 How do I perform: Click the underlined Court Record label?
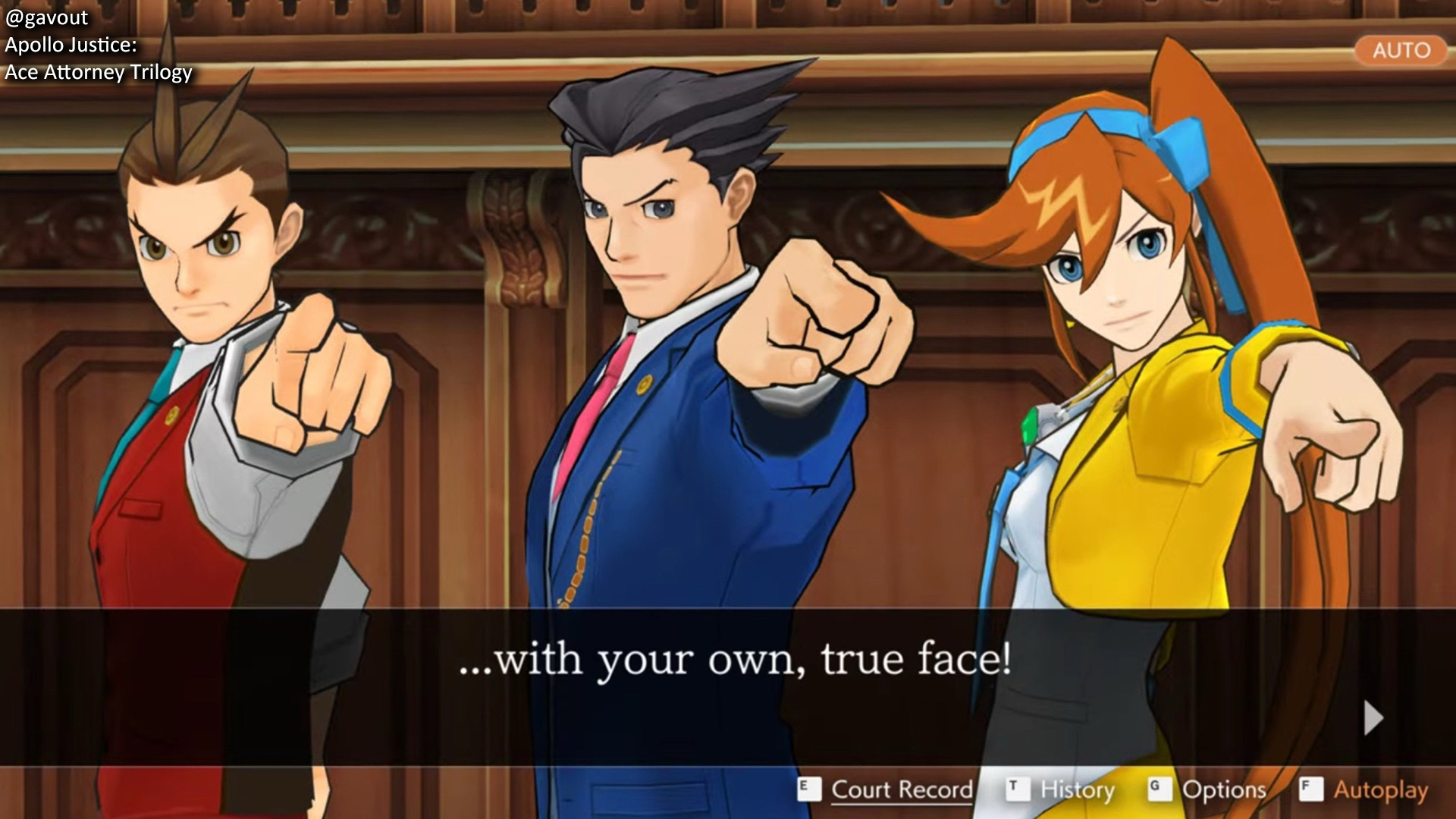pyautogui.click(x=902, y=790)
